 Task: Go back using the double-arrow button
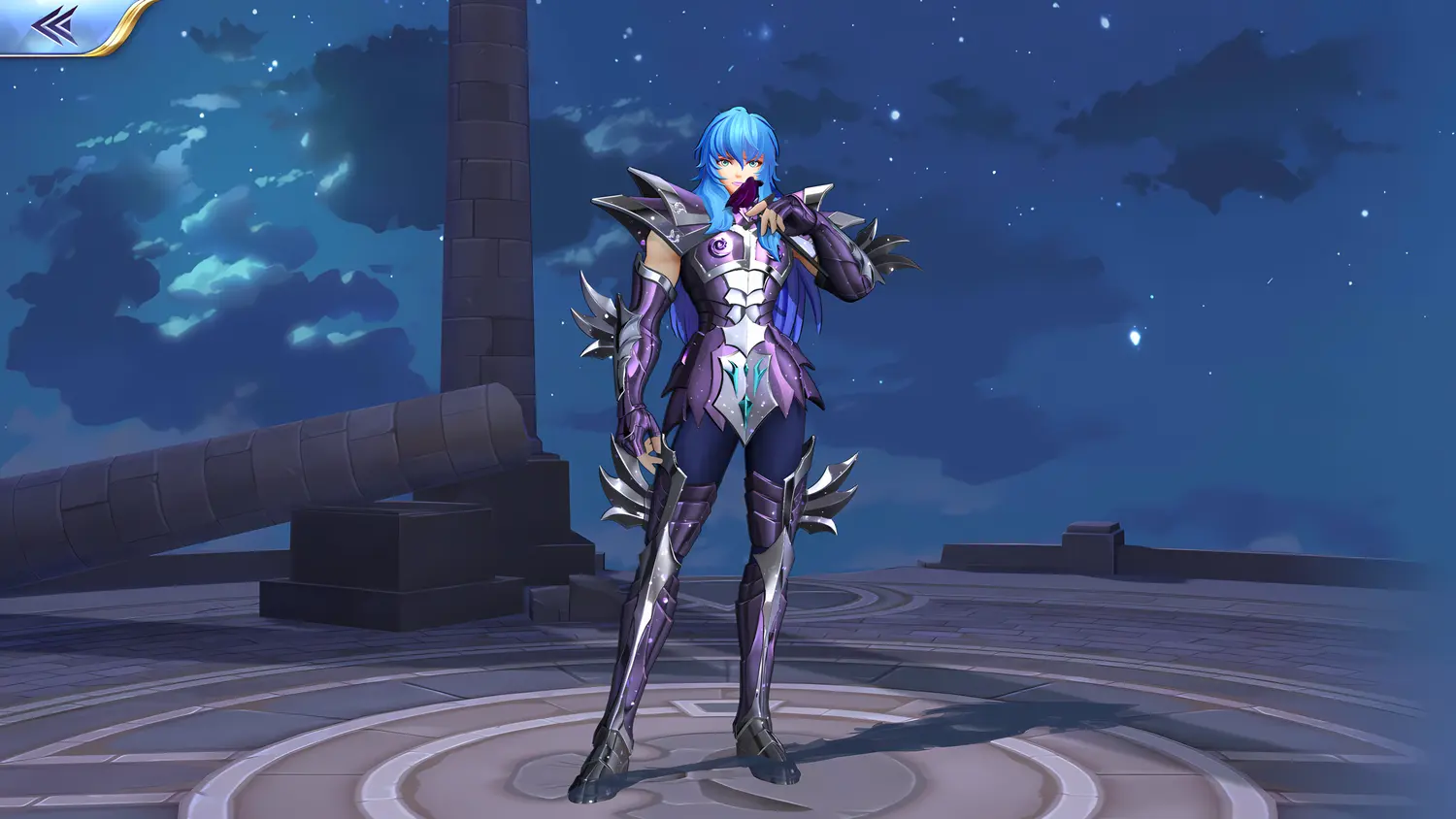coord(54,24)
